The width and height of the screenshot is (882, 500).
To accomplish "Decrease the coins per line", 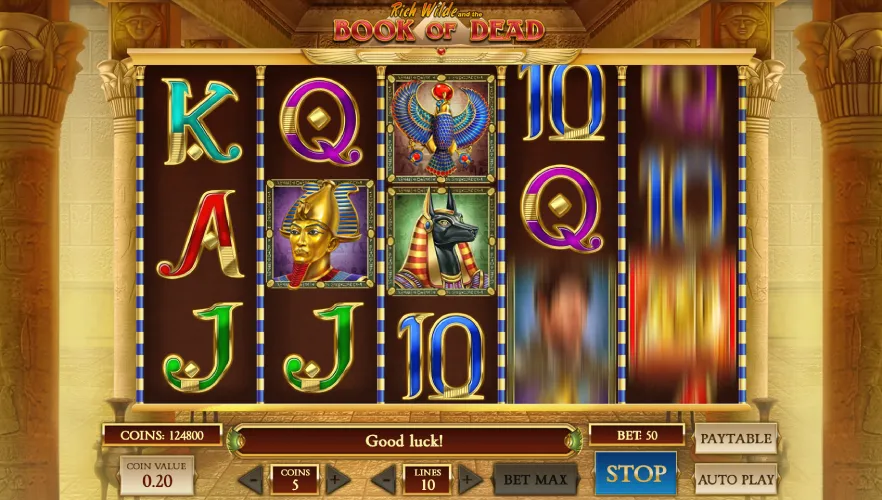I will (251, 479).
